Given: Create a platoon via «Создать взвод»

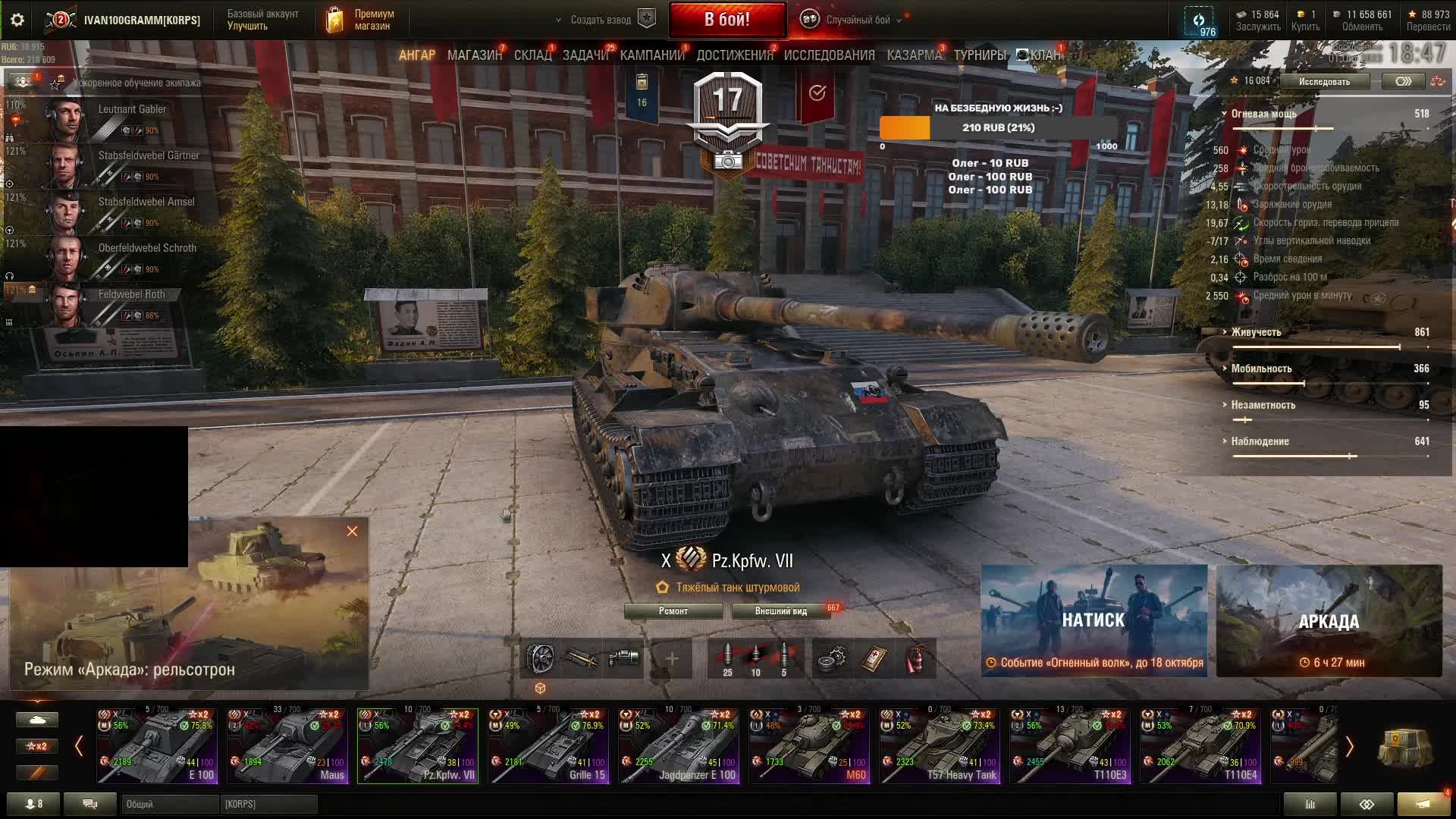Looking at the screenshot, I should (601, 20).
